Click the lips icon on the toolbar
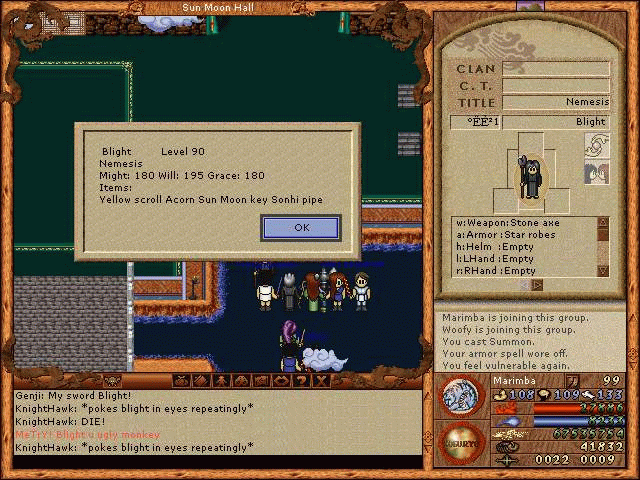The height and width of the screenshot is (480, 640). pos(281,380)
